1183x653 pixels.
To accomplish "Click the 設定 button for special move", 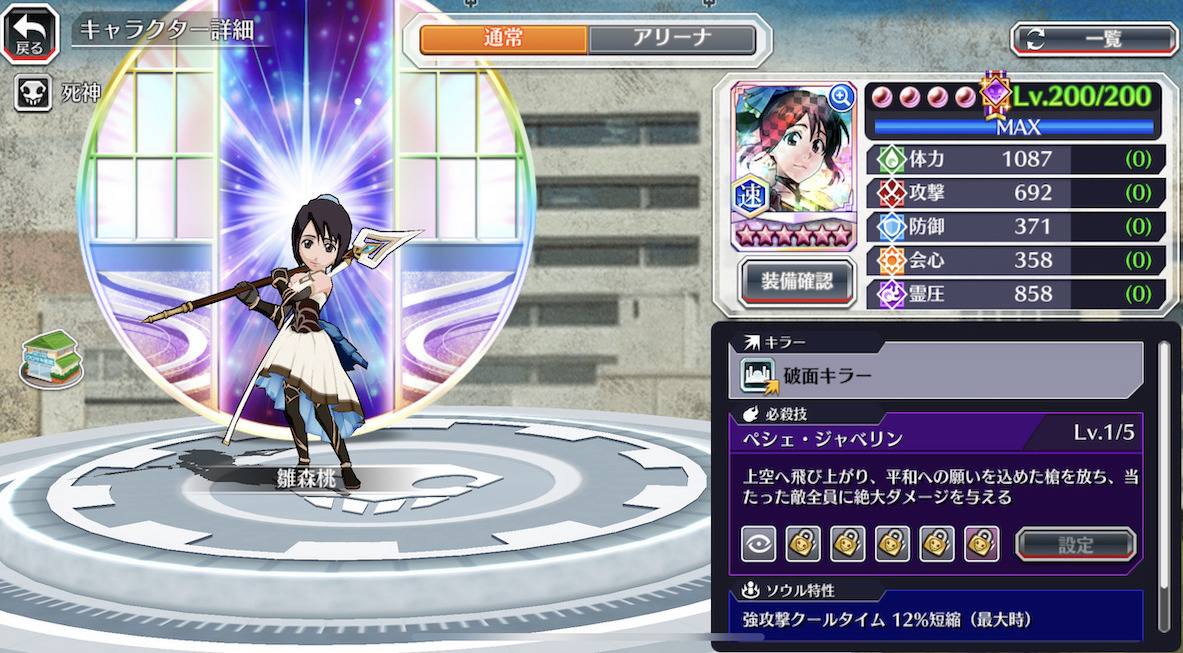I will point(1076,545).
